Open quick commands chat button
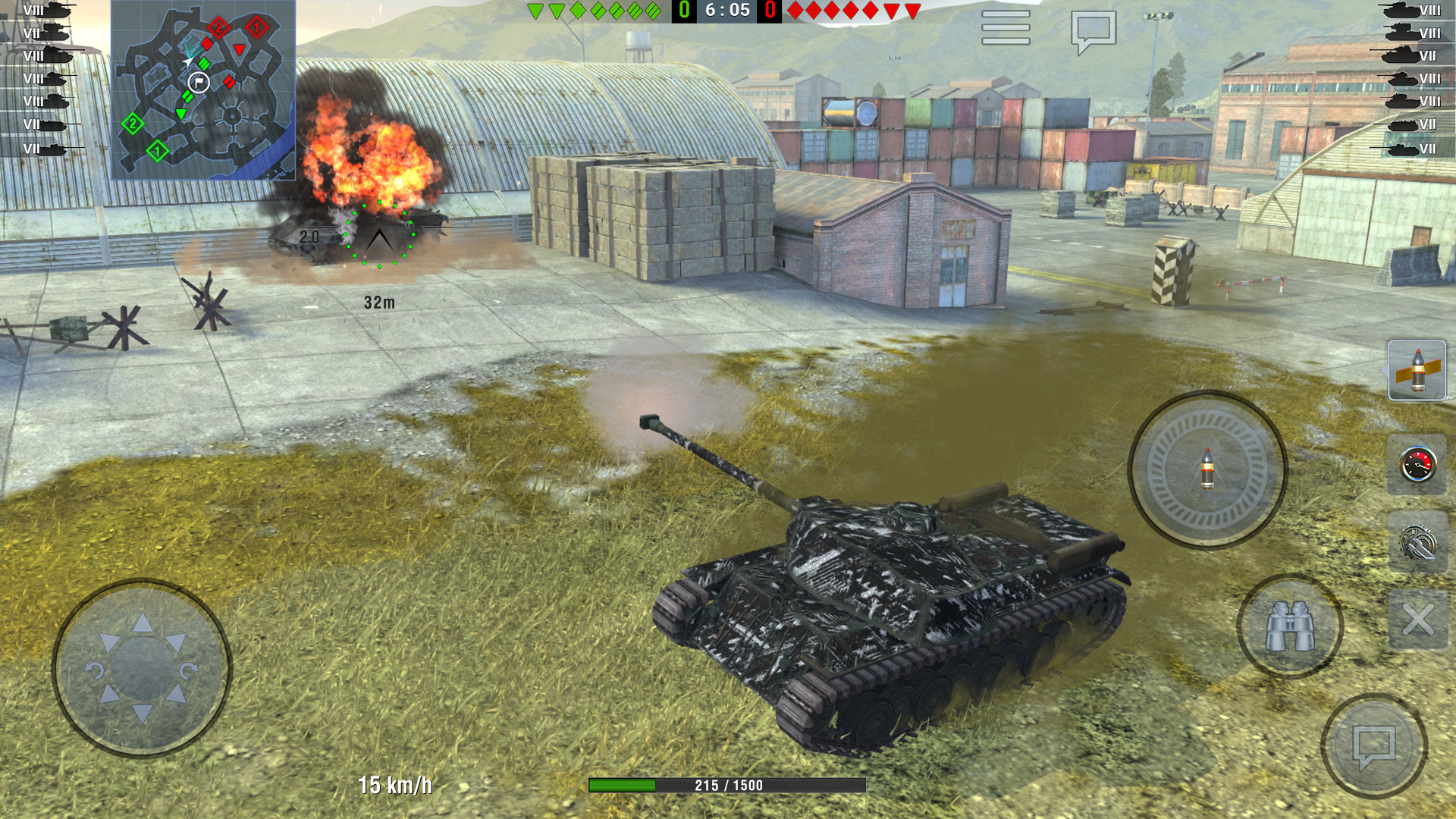 pyautogui.click(x=1374, y=746)
